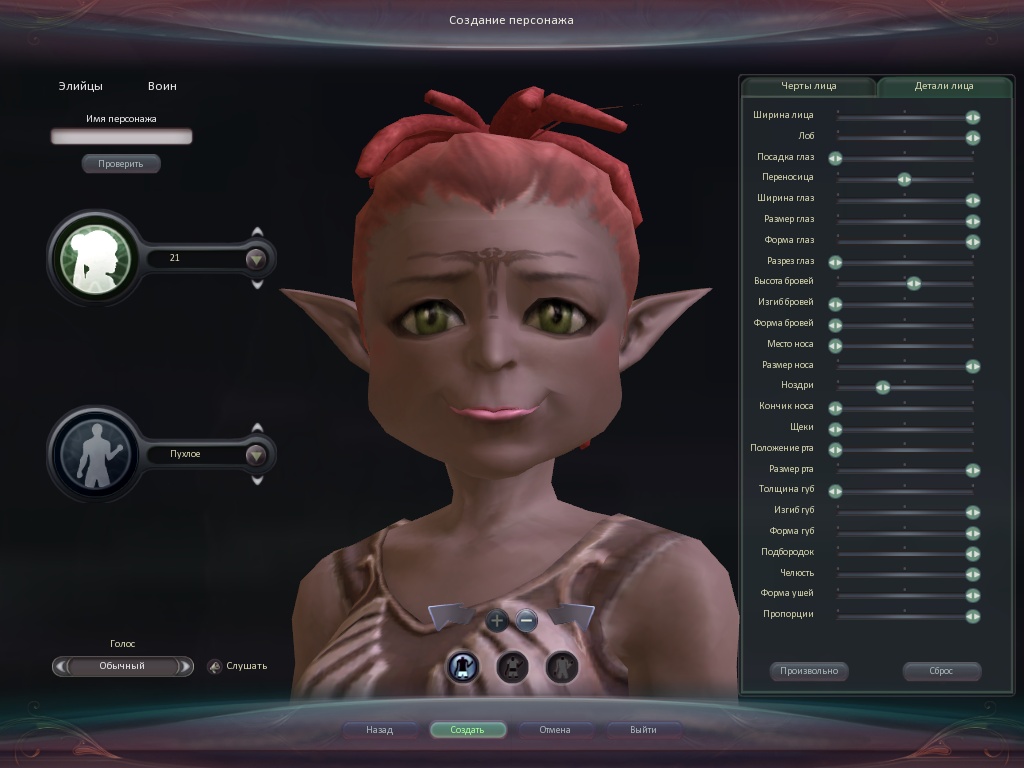Select the Детали лица tab
The width and height of the screenshot is (1024, 768).
(943, 86)
